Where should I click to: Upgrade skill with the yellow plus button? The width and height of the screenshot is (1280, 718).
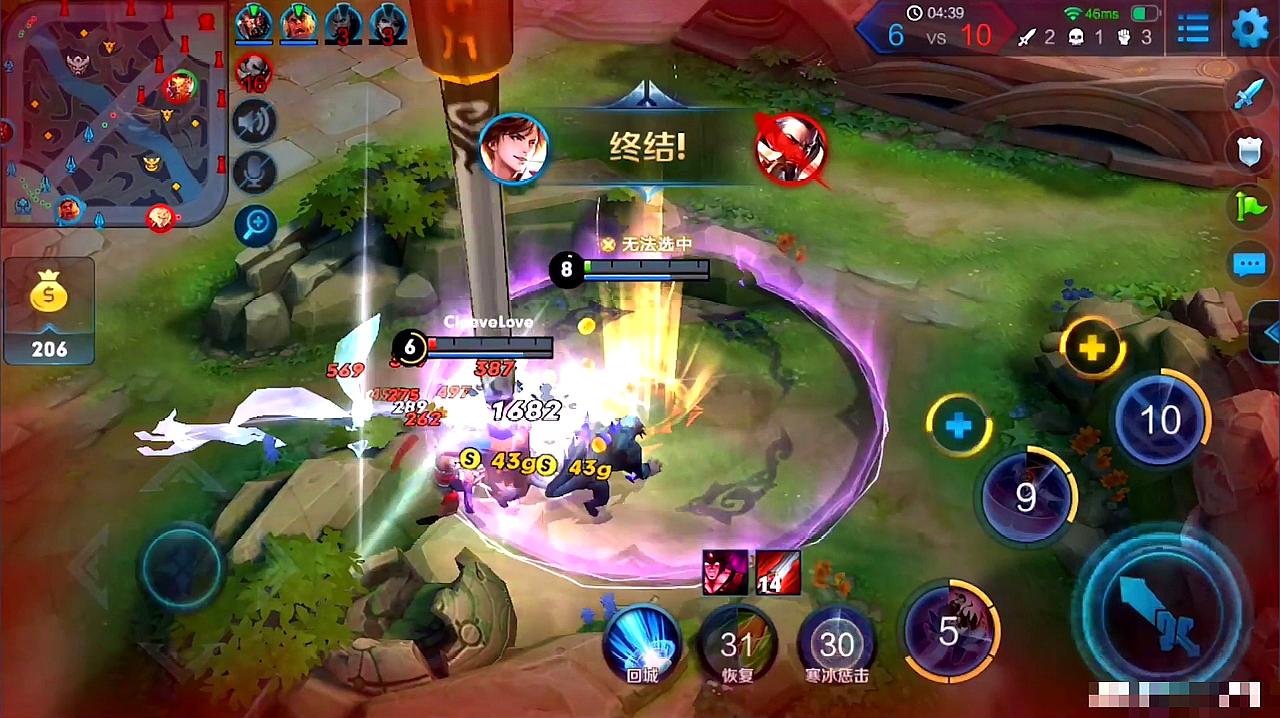pos(1092,348)
